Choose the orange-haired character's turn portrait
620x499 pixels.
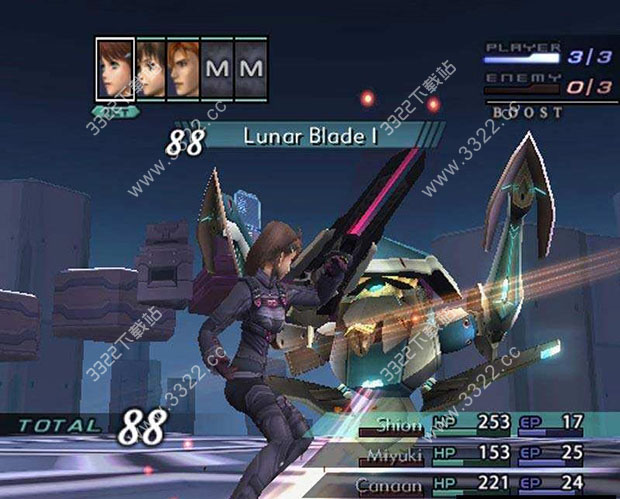[183, 69]
